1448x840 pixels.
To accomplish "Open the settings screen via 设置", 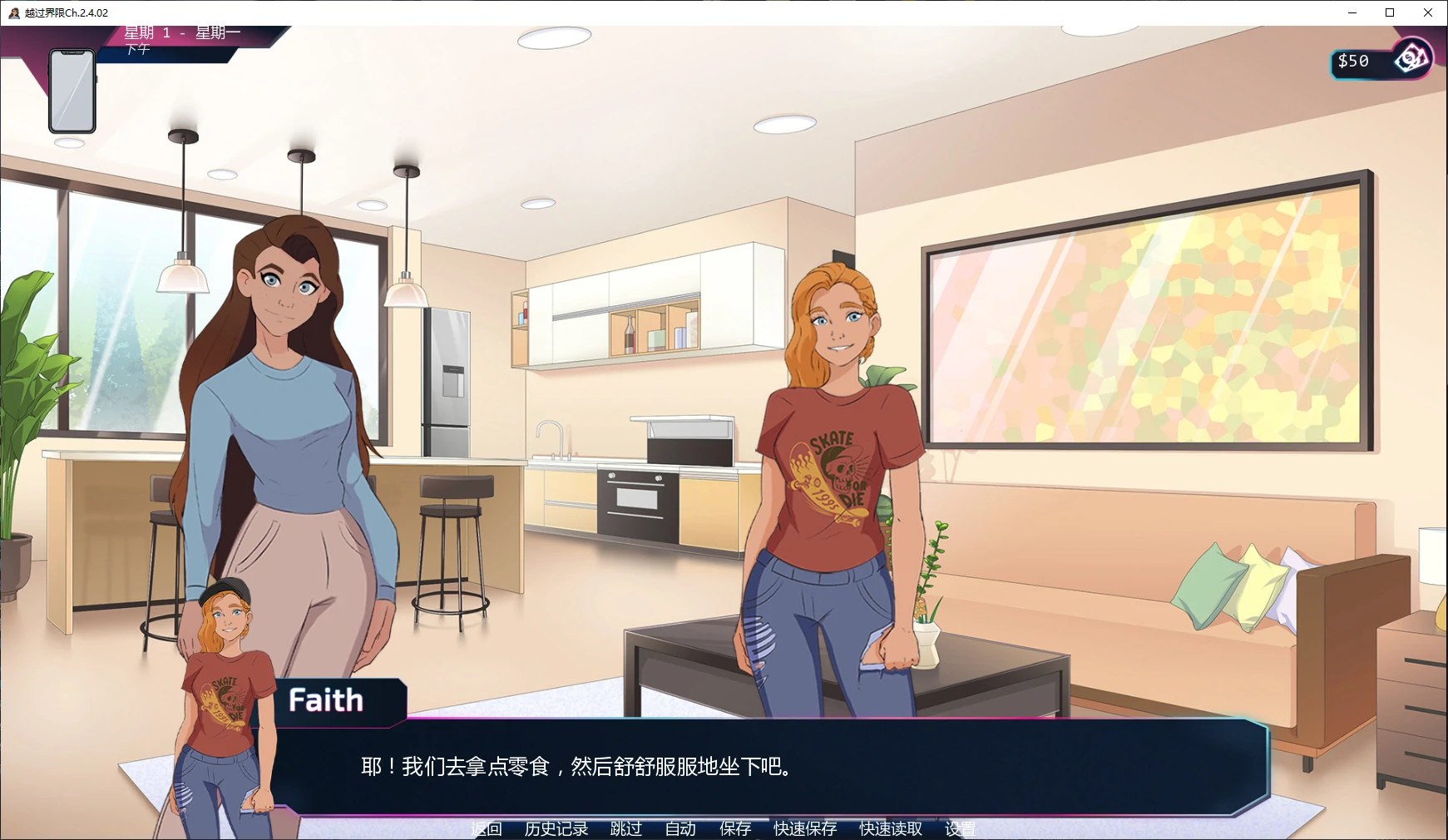I will (x=961, y=828).
